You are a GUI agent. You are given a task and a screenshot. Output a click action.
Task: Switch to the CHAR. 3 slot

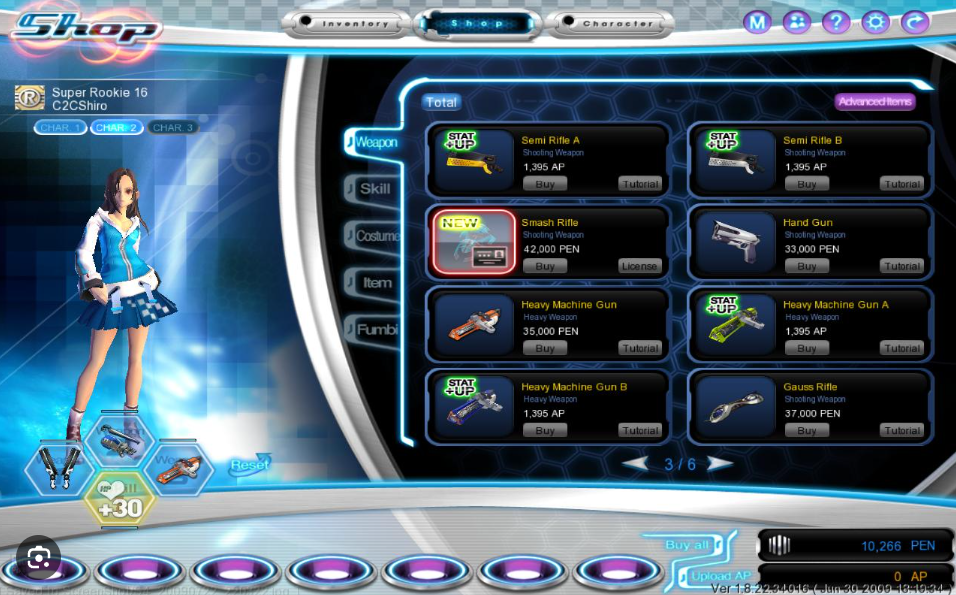tap(173, 127)
